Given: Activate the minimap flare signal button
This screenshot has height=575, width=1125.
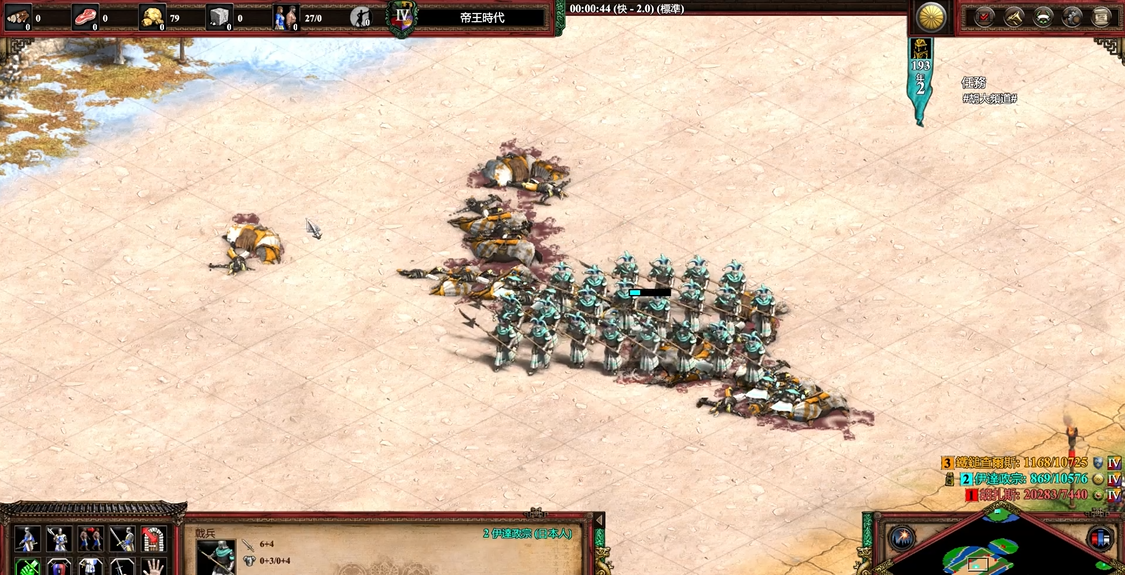Looking at the screenshot, I should pos(902,538).
